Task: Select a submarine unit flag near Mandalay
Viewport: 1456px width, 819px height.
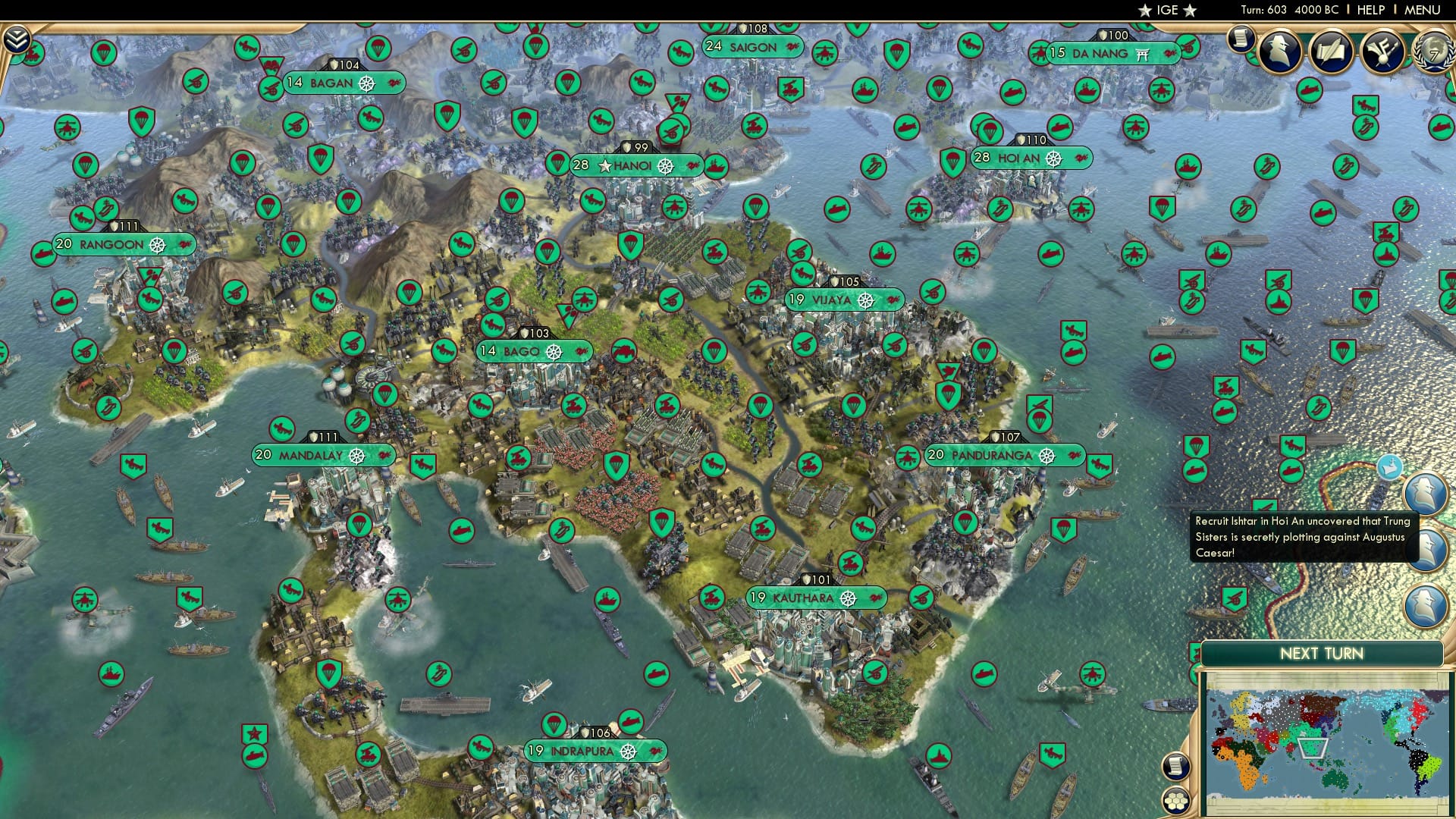Action: pyautogui.click(x=462, y=531)
